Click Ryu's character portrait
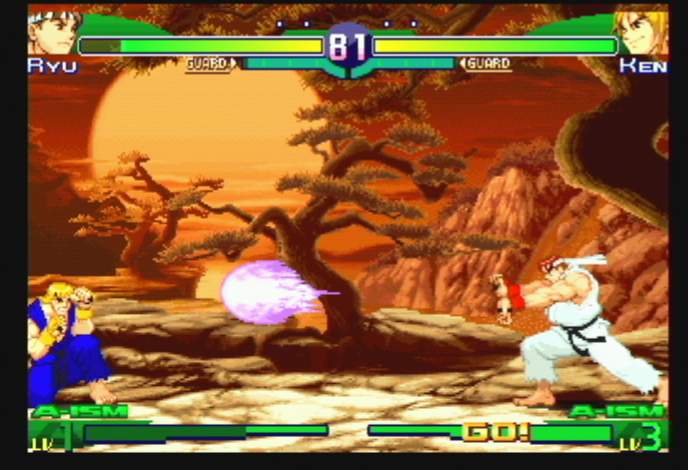Viewport: 688px width, 470px height. (53, 33)
